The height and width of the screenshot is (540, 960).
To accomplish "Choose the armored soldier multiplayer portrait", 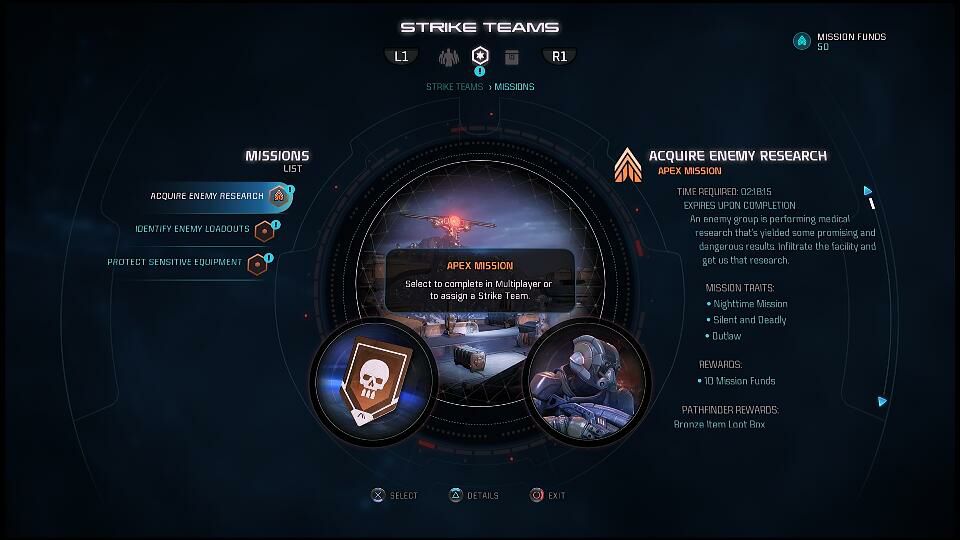I will click(587, 380).
